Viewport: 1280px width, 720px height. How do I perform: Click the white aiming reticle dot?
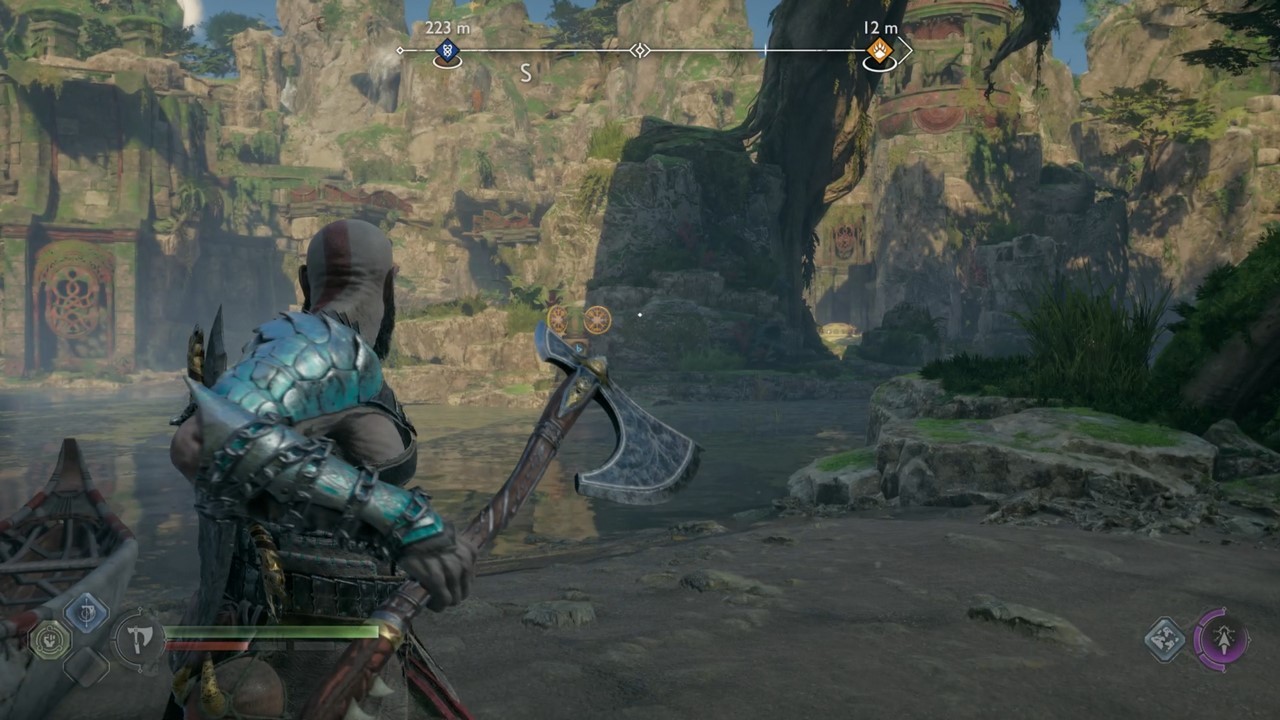pos(639,316)
